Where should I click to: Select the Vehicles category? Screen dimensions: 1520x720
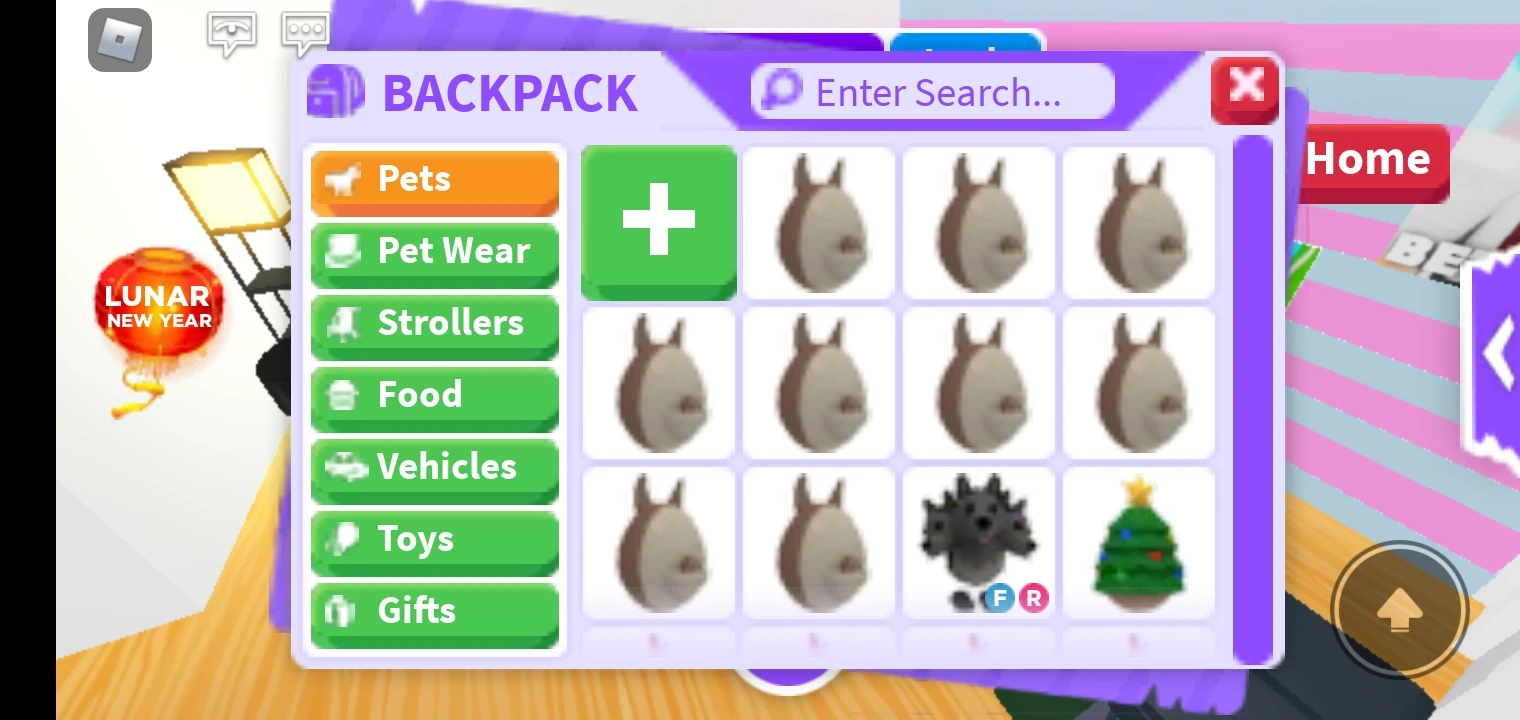pos(435,467)
